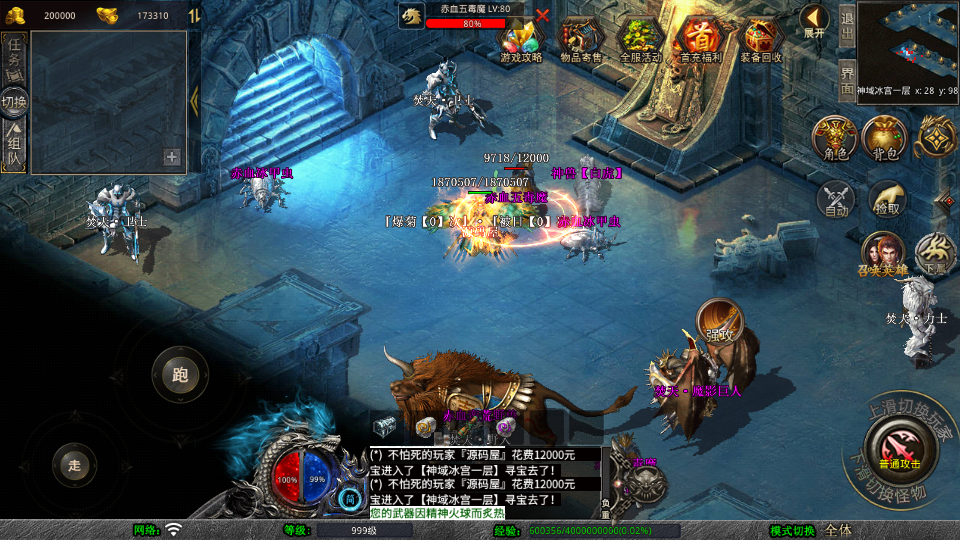Open the 游戏攻略 game guide

pyautogui.click(x=521, y=40)
